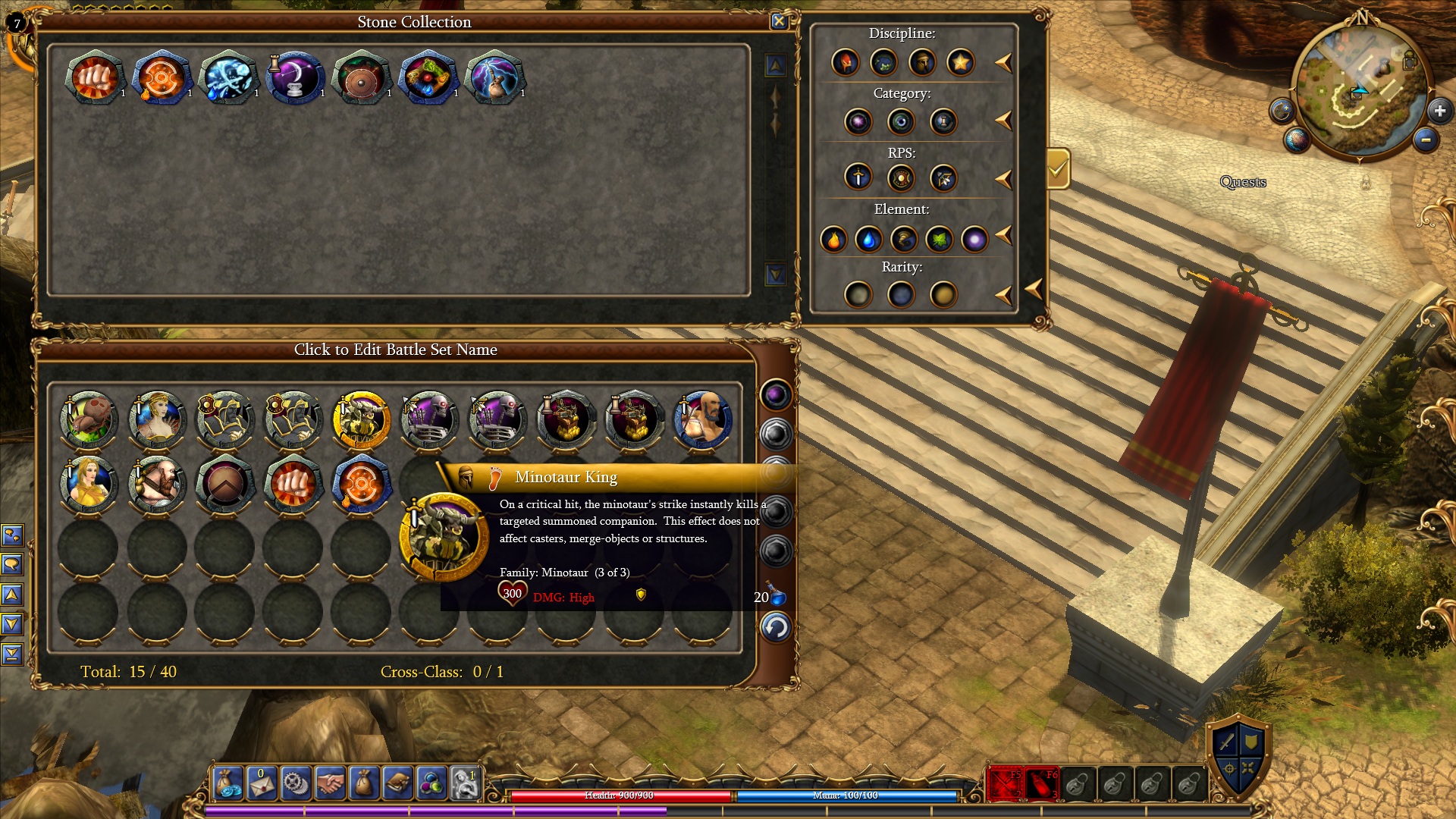Open the mail envelope on the toolbar
1456x819 pixels.
coord(262,783)
